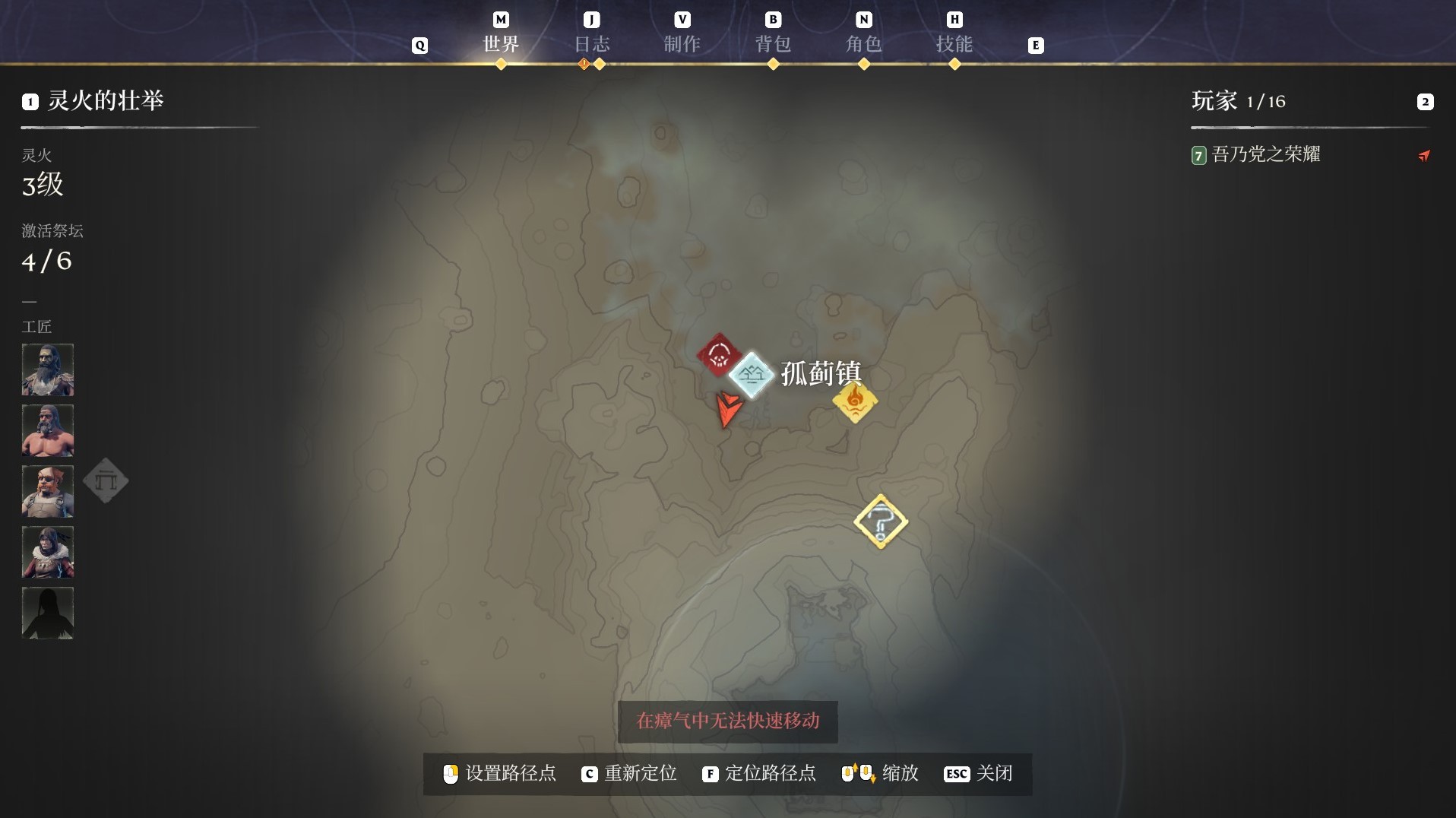Go to the 制作 crafting tab

(682, 43)
